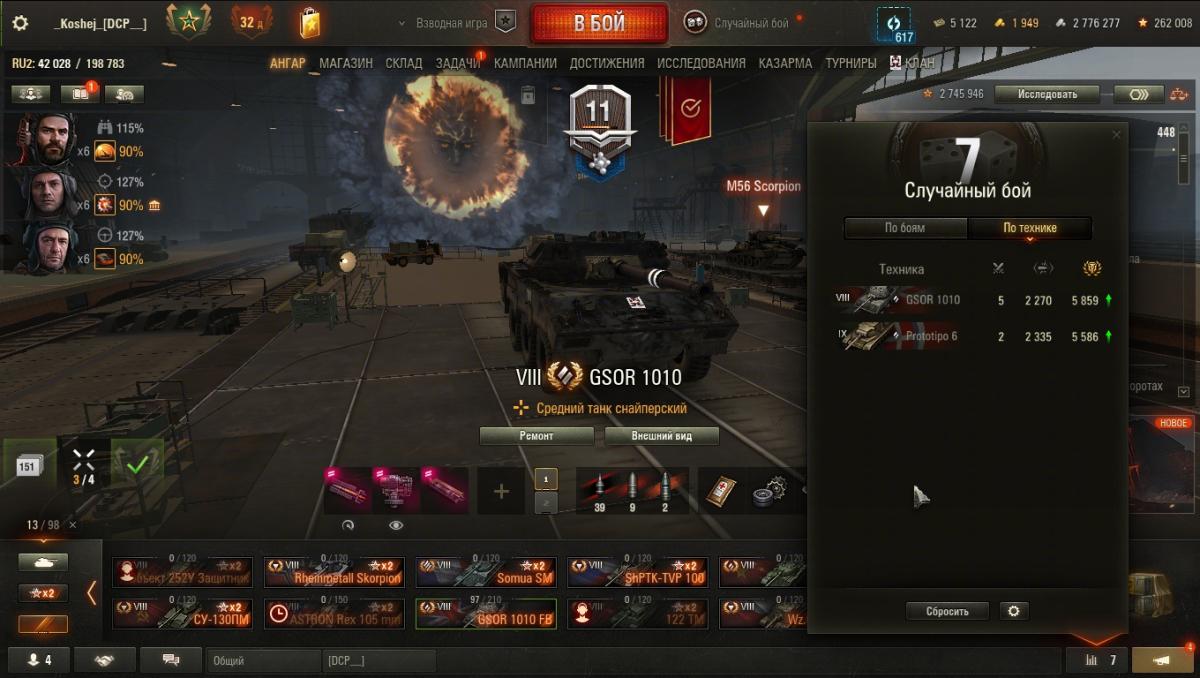
Task: Open the ДОСТИЖЕНИЯ achievements tab
Action: 607,63
